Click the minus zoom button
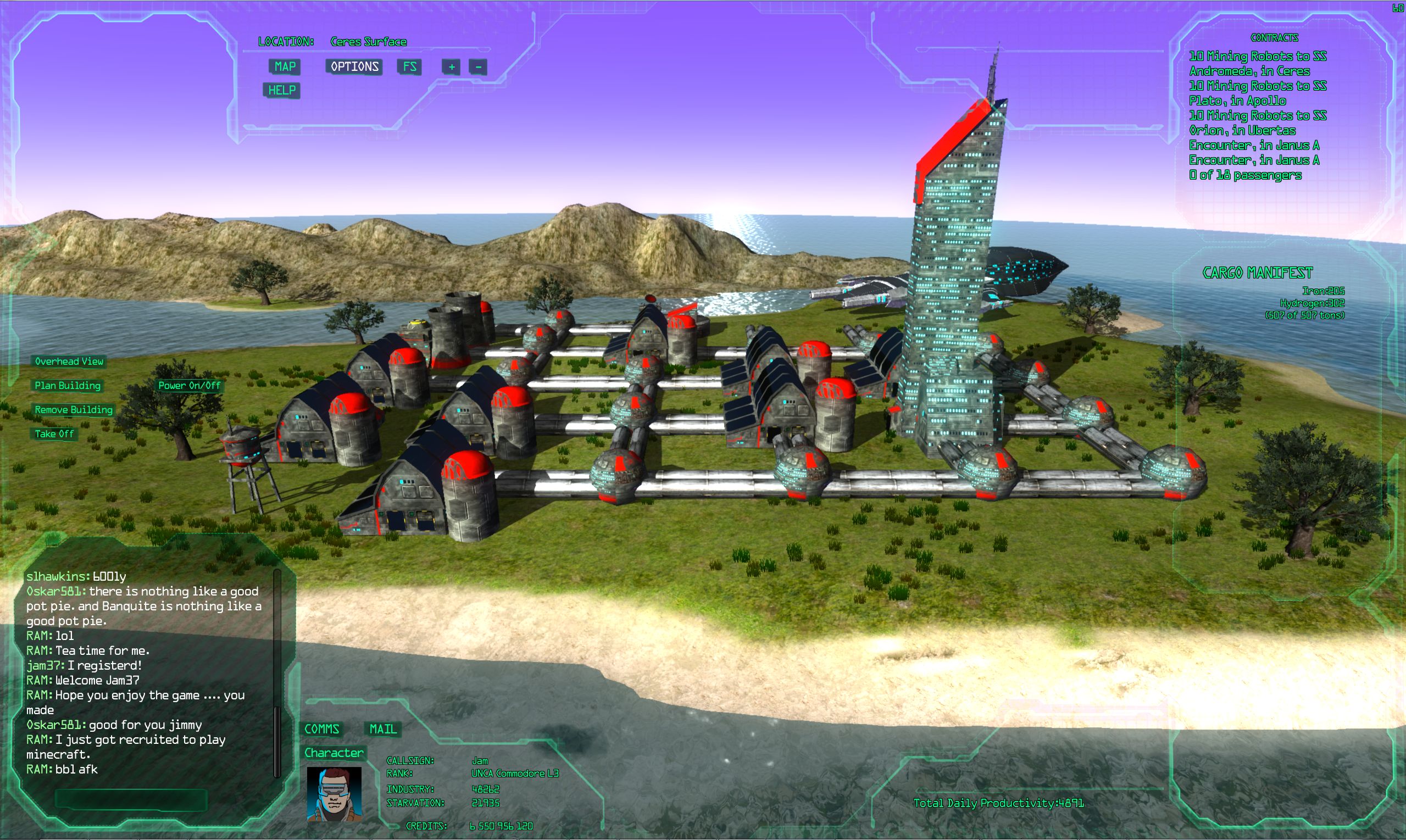1406x840 pixels. coord(477,68)
